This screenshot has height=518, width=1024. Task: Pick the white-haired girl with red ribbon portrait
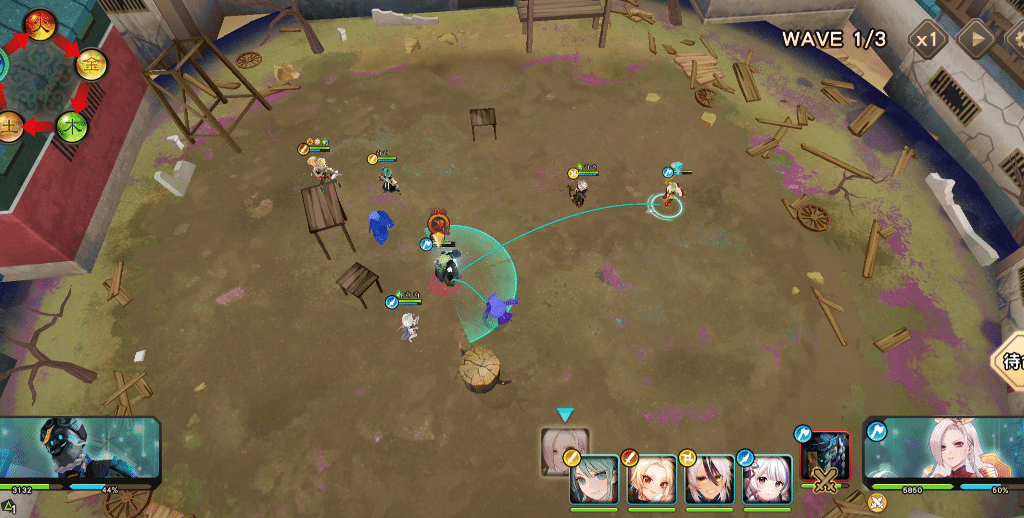[x=767, y=481]
